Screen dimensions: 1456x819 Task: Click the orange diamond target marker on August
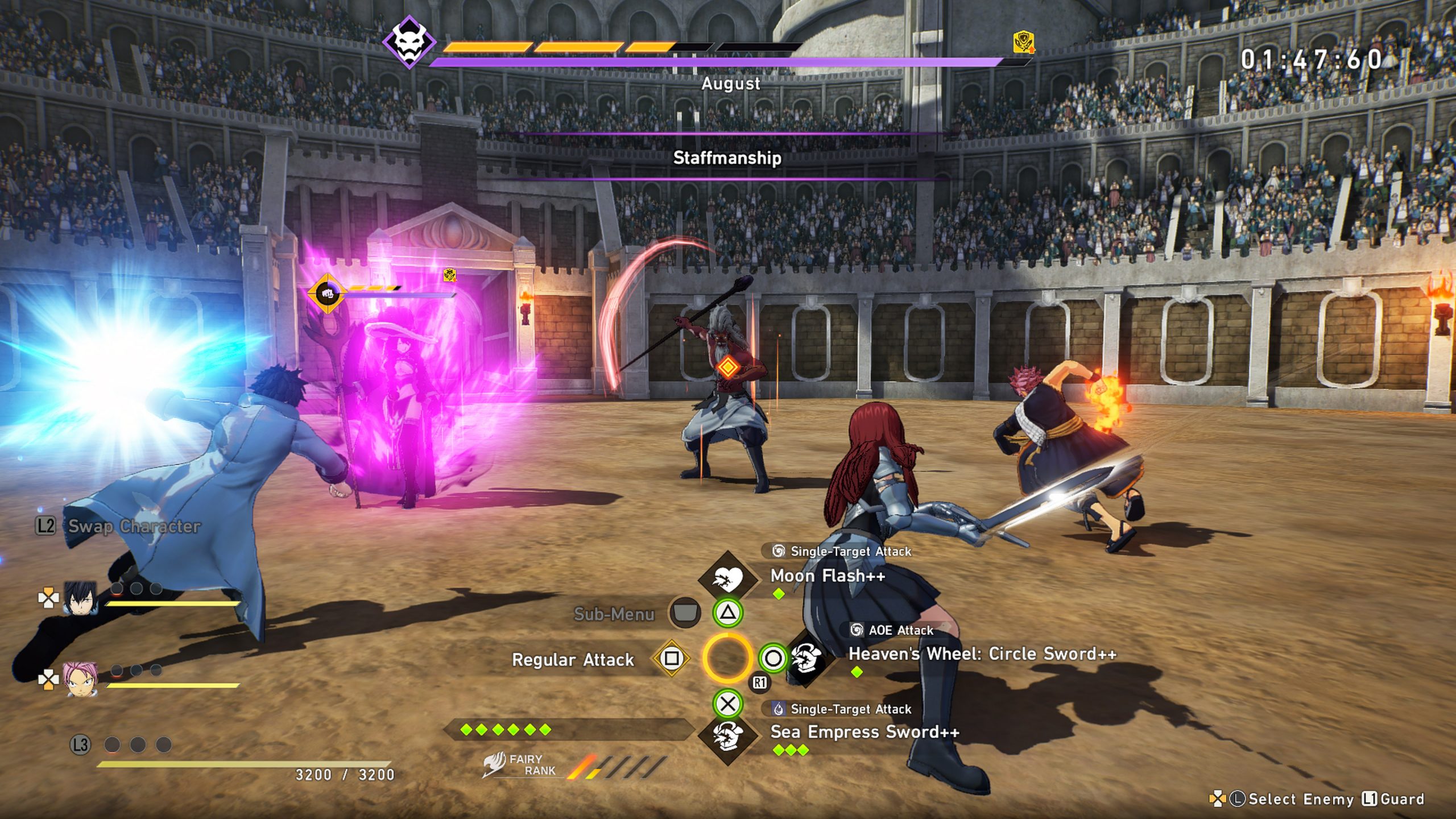[x=727, y=367]
